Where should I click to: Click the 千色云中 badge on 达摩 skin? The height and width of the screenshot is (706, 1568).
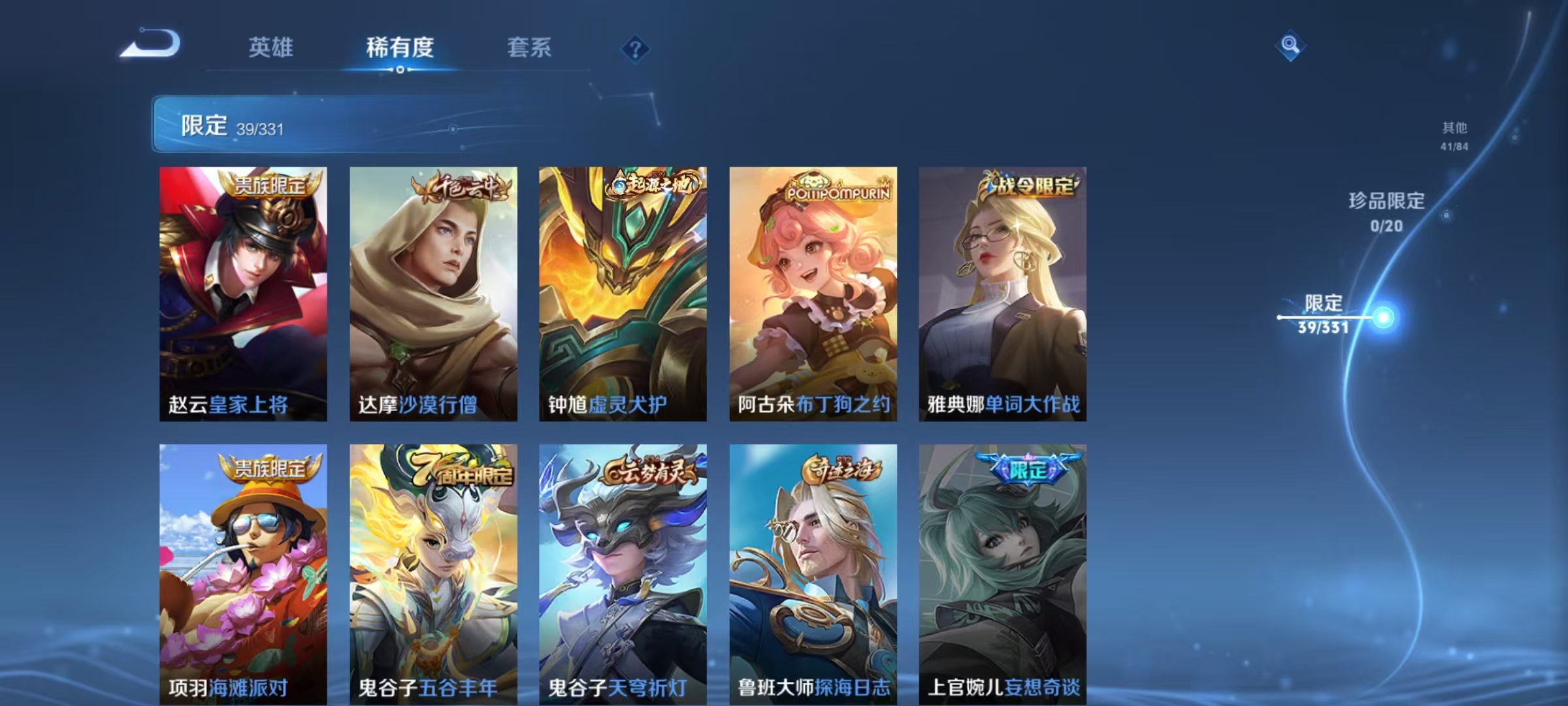(x=459, y=188)
